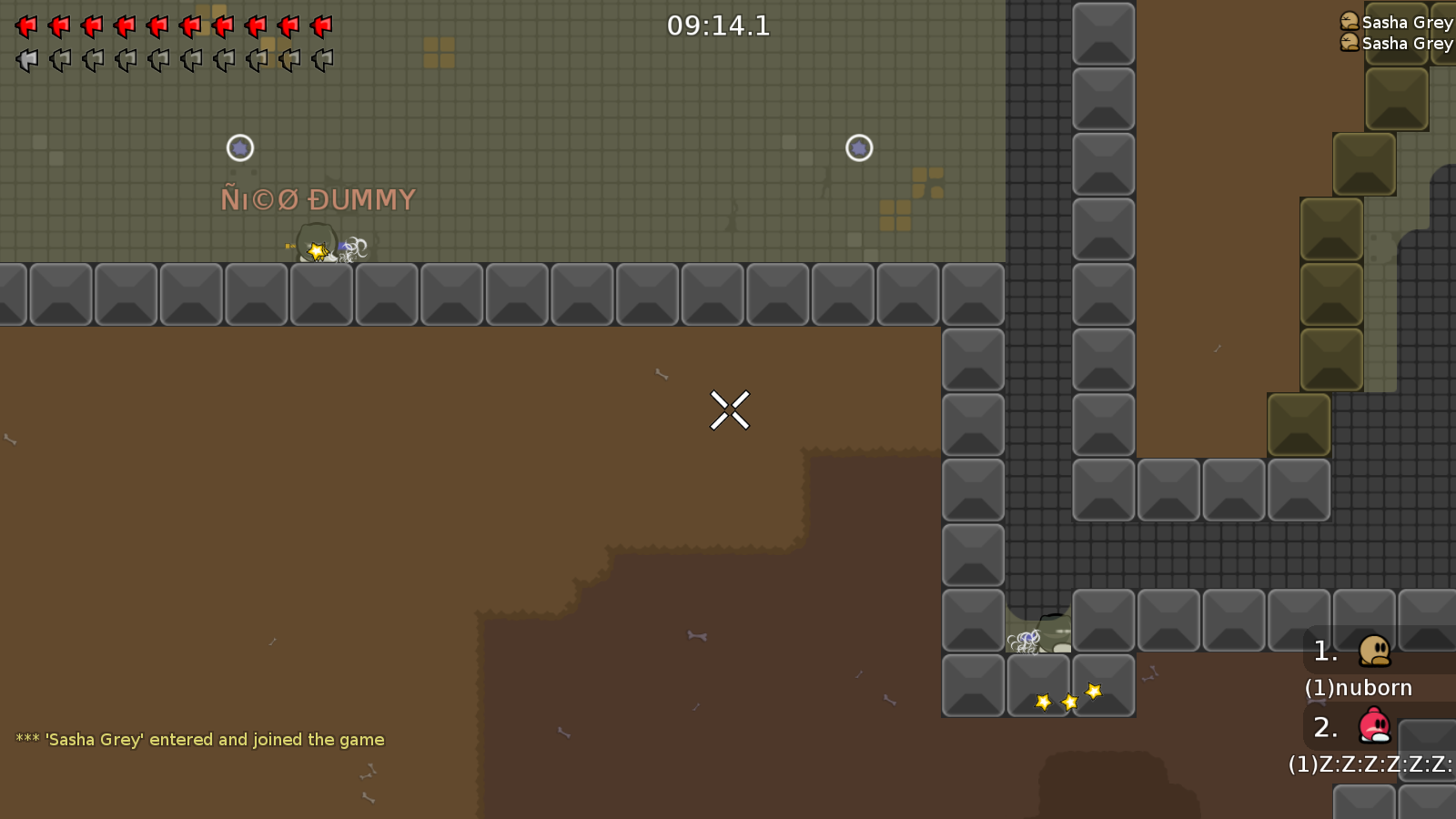1456x819 pixels.
Task: Click the 'Sasha Grey' joined chat message
Action: coord(200,740)
